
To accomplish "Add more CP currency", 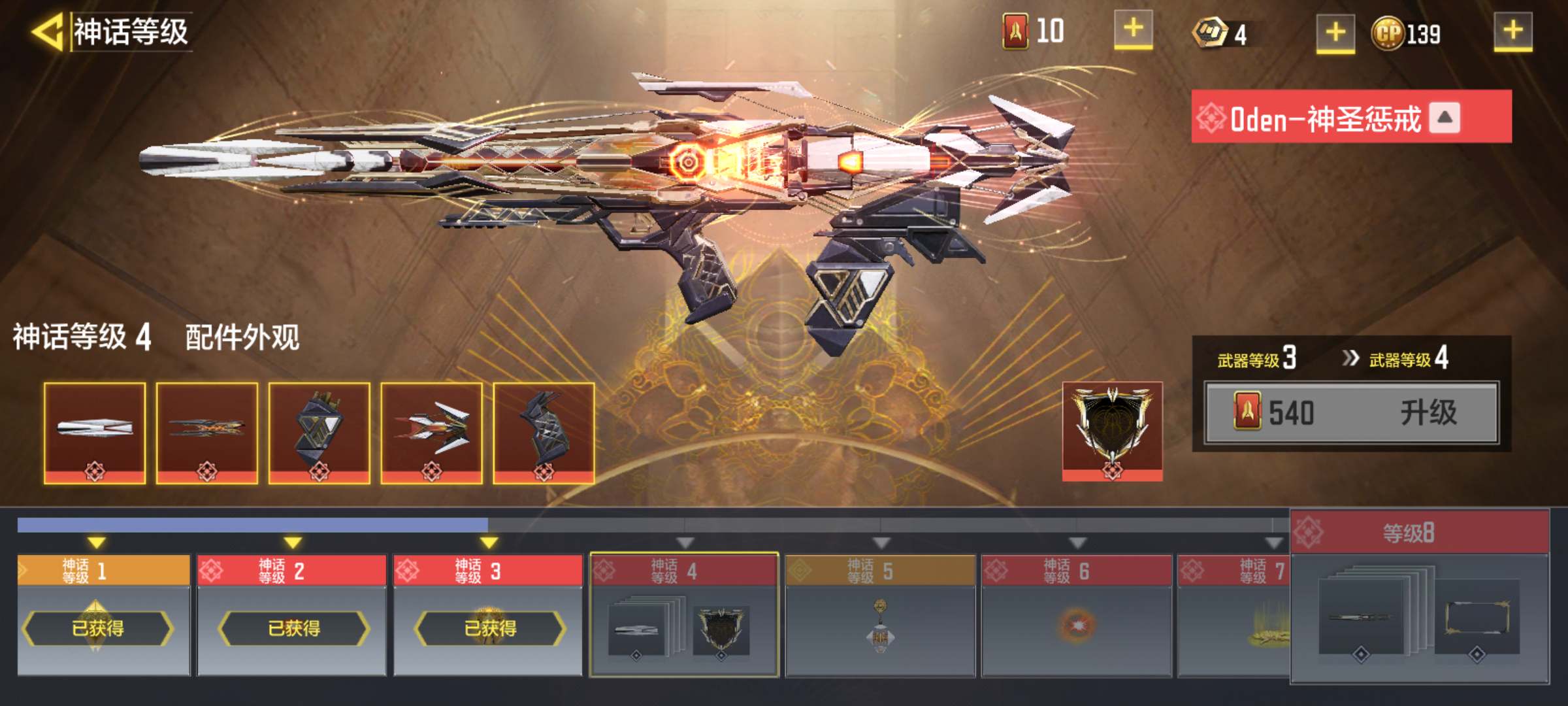I will coord(1512,31).
